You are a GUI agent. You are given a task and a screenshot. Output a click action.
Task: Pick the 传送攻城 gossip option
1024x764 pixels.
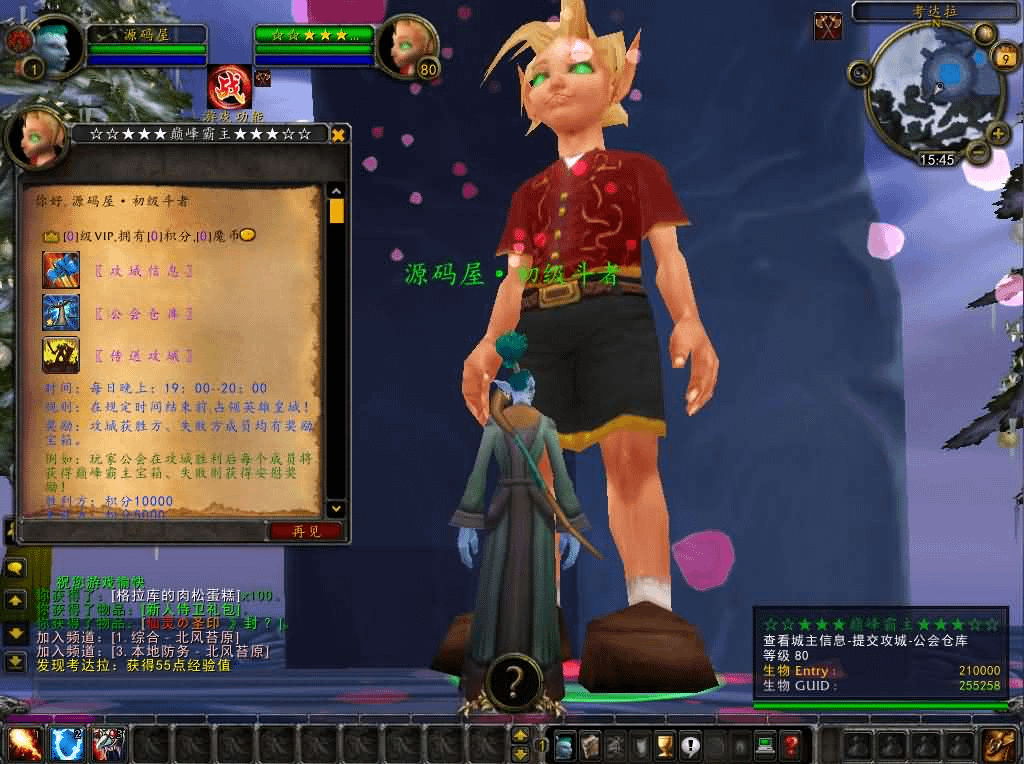145,356
